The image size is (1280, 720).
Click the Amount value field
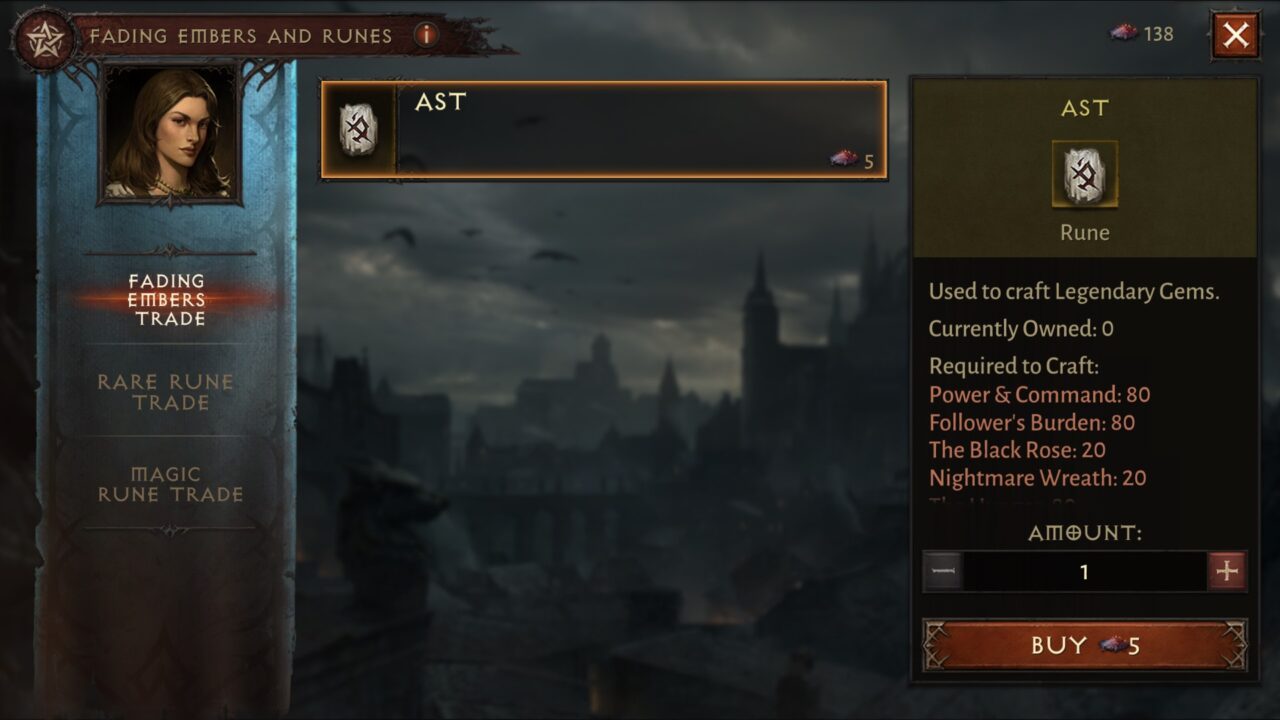[x=1084, y=573]
